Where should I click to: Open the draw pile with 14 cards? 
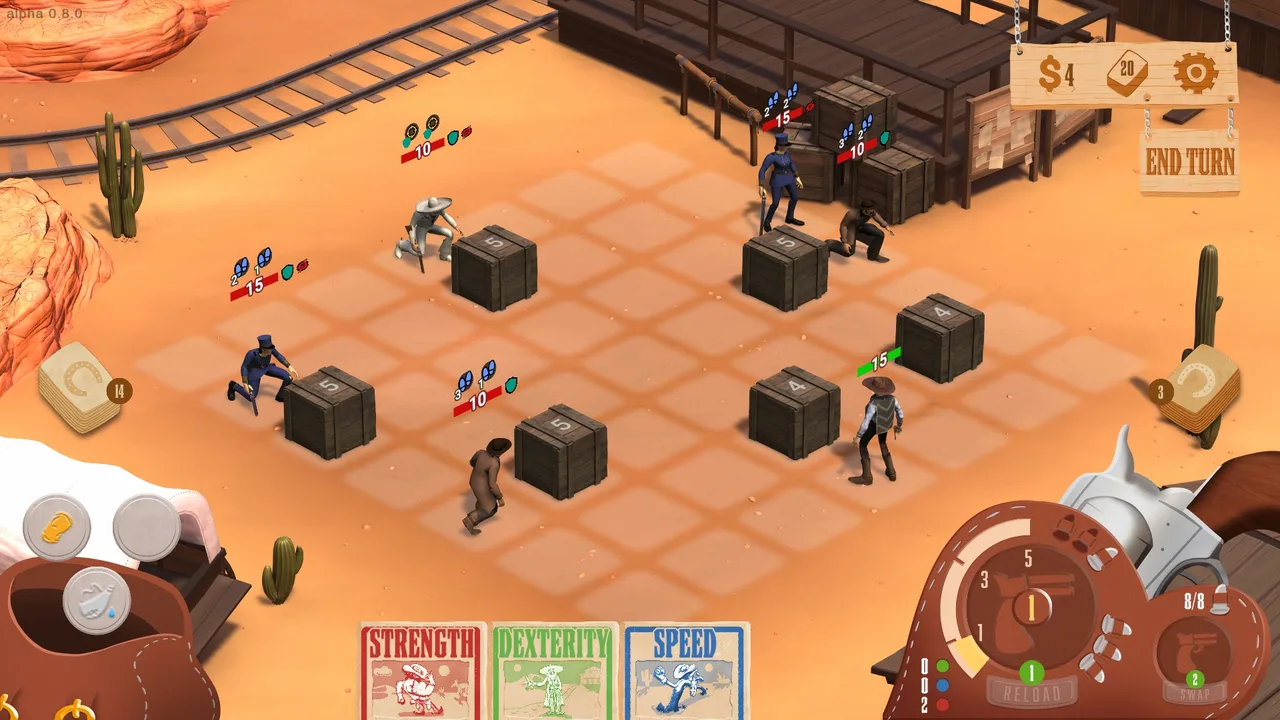tap(80, 386)
